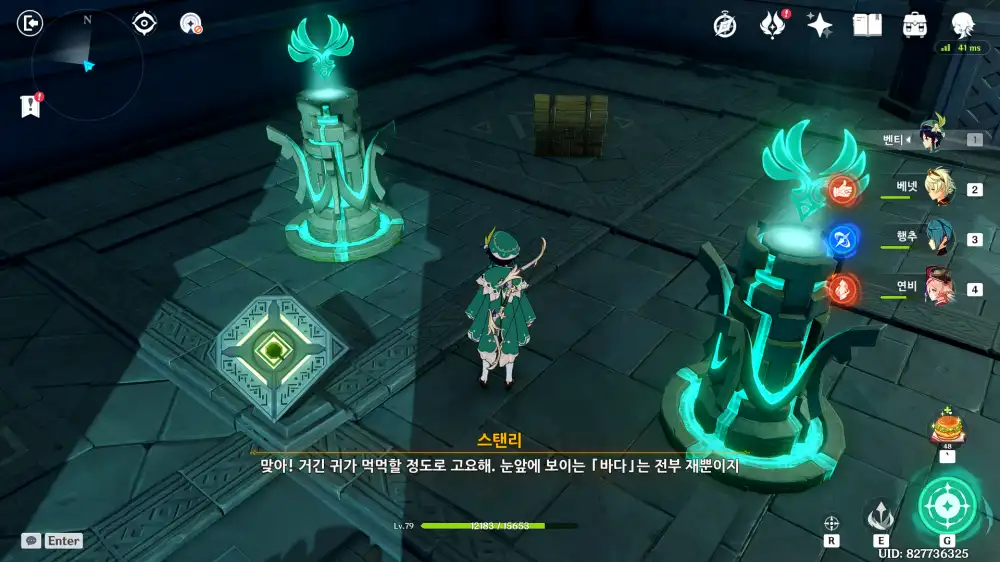This screenshot has width=1000, height=562.
Task: Open the open-book handbook icon
Action: click(867, 25)
